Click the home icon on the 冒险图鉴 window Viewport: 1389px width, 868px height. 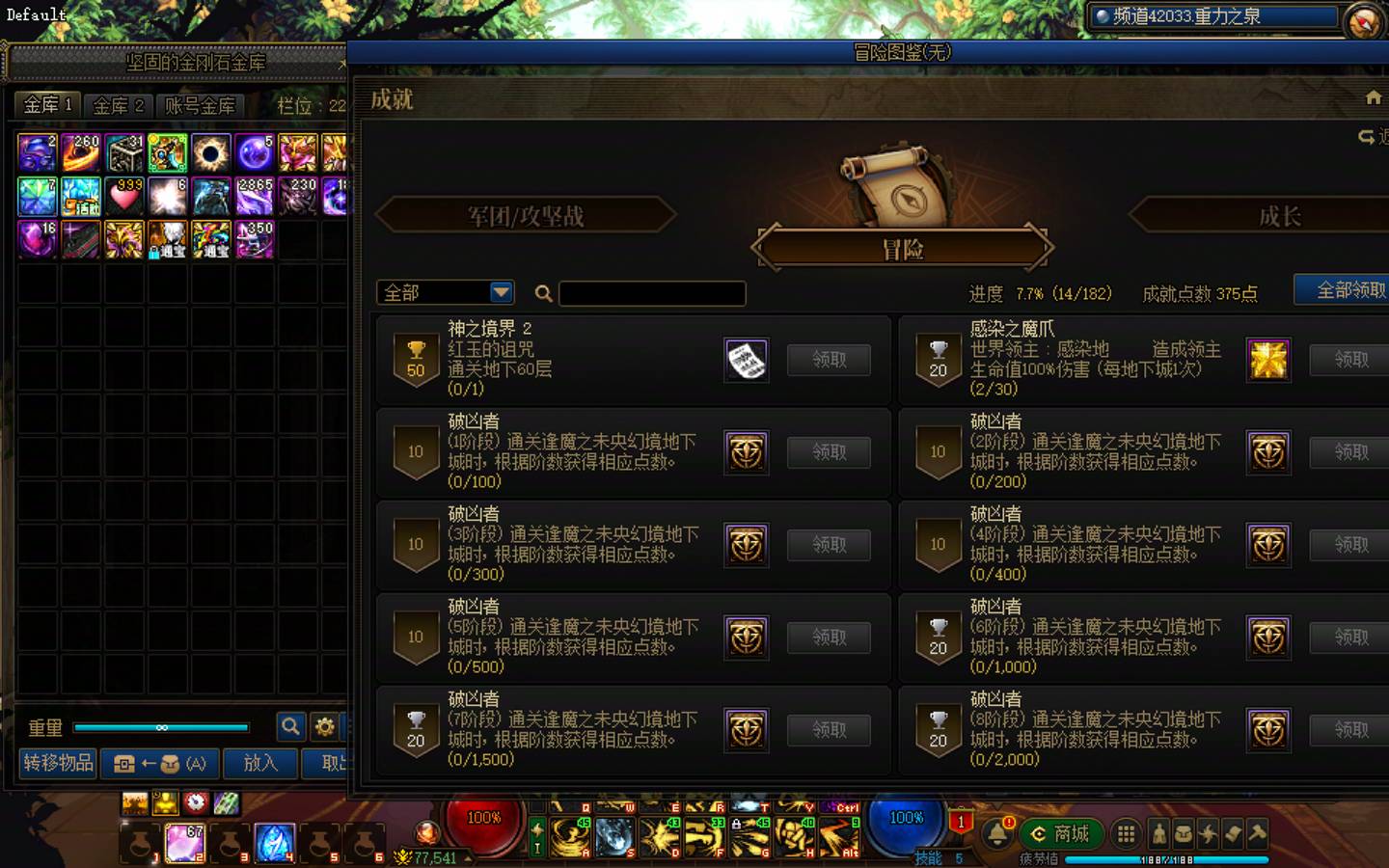(1374, 97)
